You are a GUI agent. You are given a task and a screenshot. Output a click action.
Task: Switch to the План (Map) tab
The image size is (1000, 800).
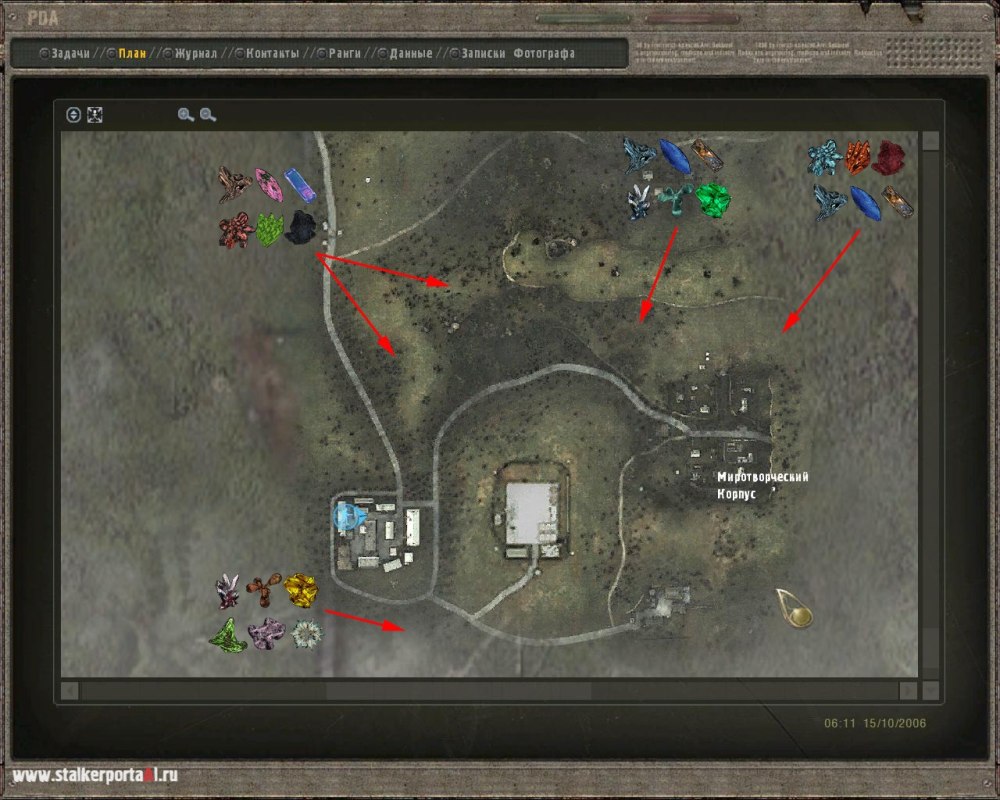tap(131, 53)
